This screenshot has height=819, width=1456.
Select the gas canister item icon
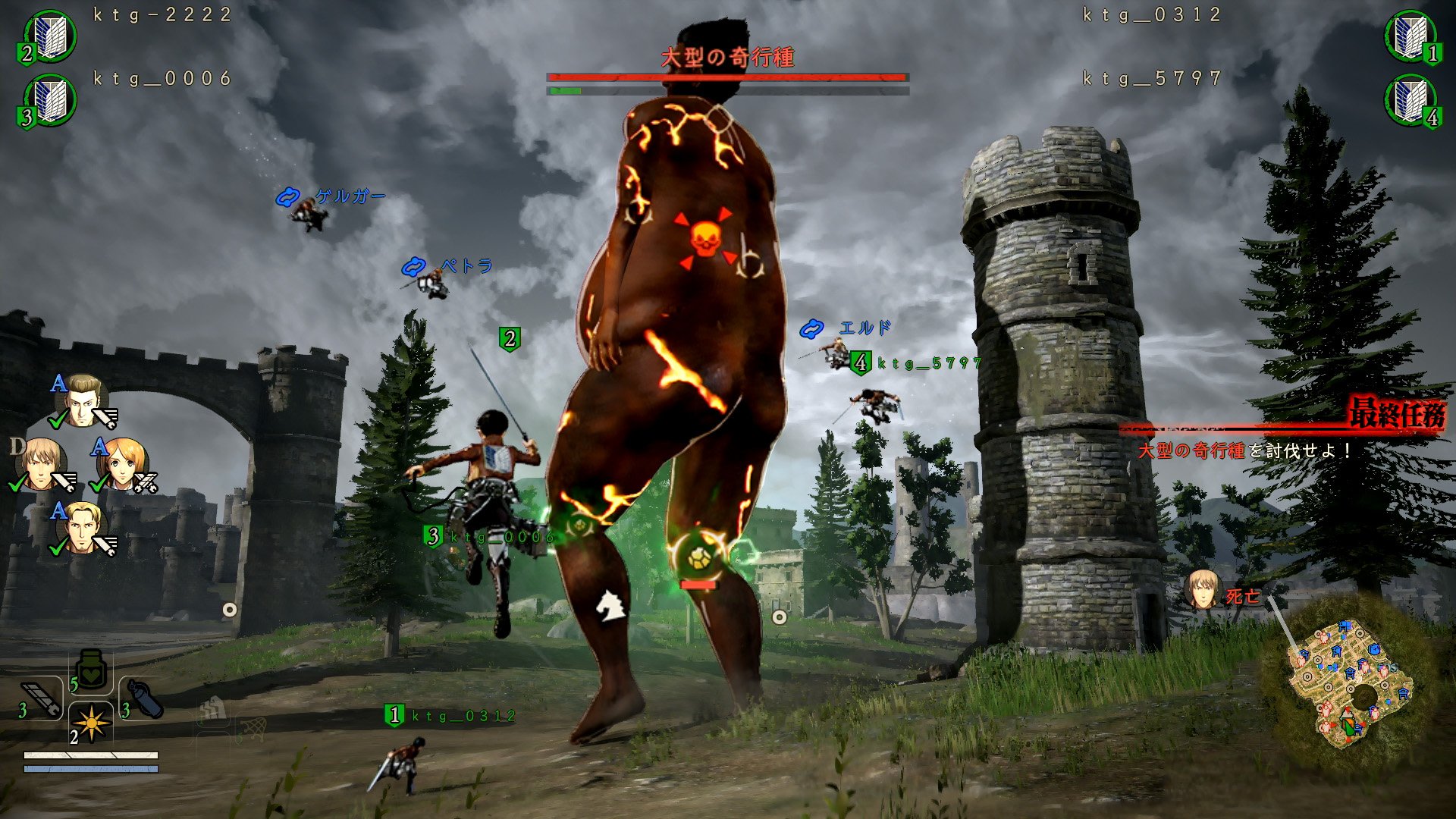(146, 698)
